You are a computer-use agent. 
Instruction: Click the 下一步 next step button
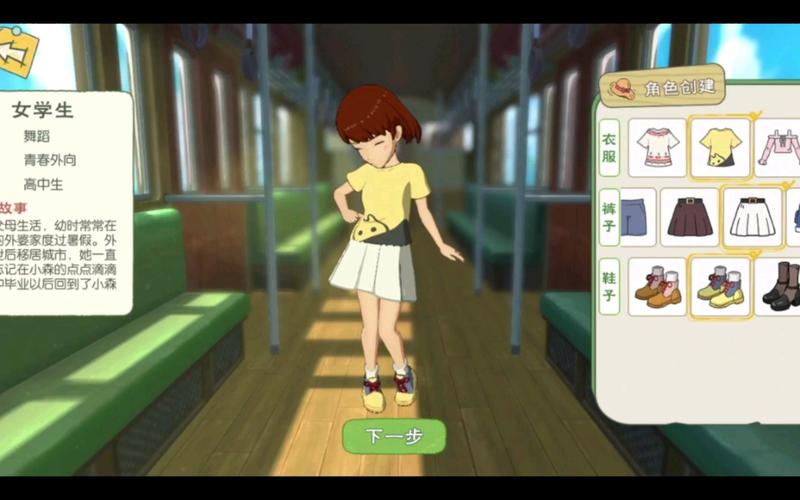tap(393, 436)
